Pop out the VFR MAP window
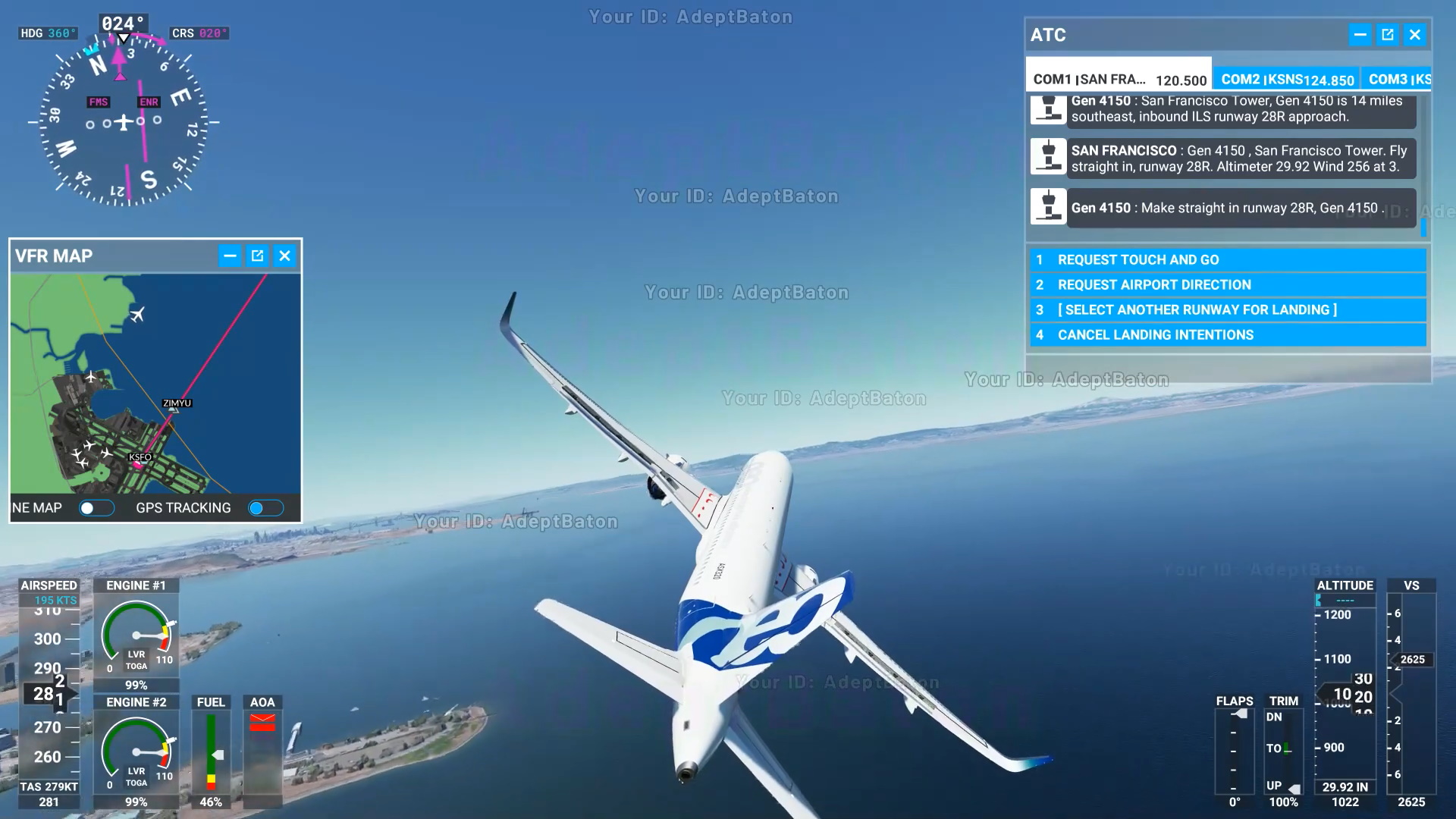 257,256
